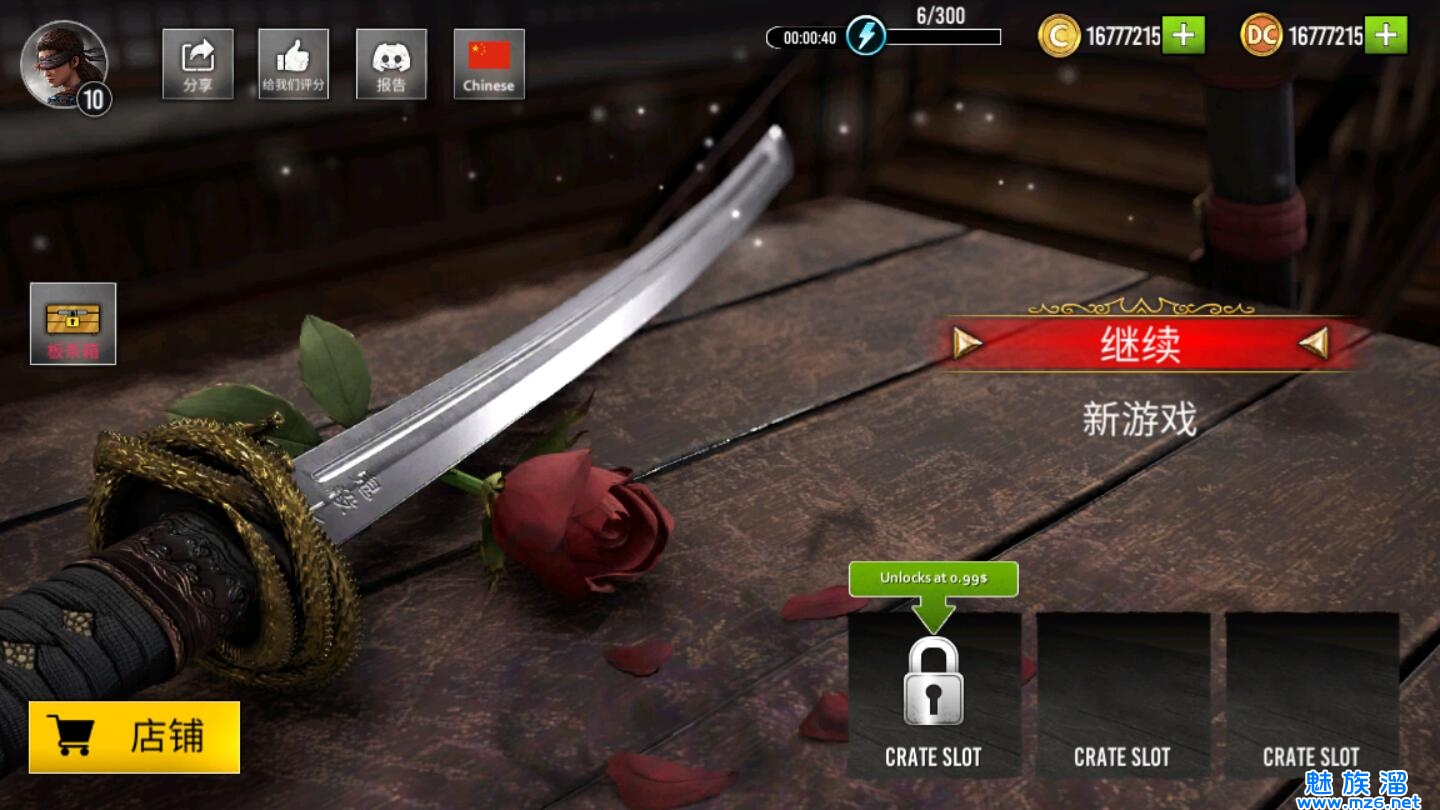
Task: Open the 给我们评分 rate us button
Action: pos(293,64)
